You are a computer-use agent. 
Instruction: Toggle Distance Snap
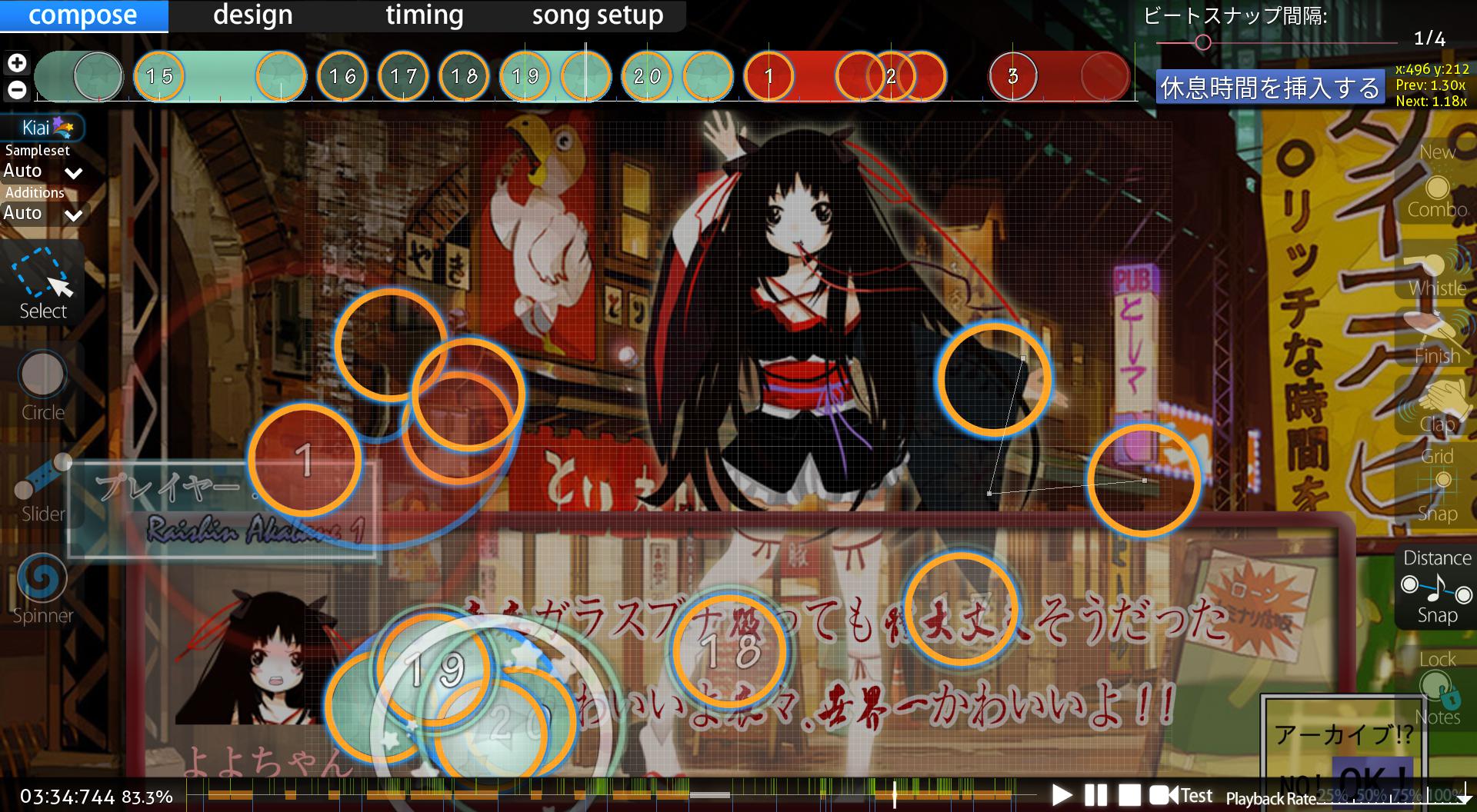(1436, 588)
